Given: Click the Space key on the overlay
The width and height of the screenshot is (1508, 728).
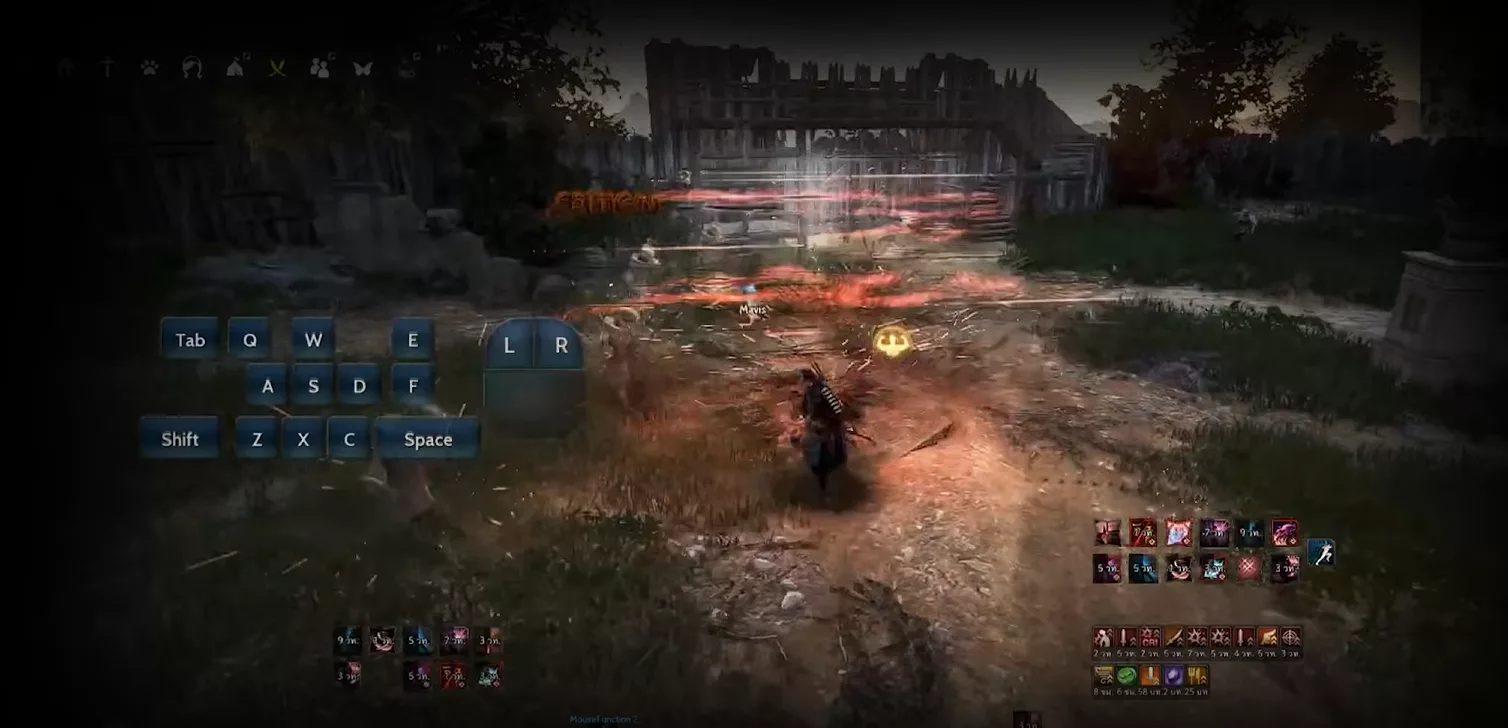Looking at the screenshot, I should (428, 439).
